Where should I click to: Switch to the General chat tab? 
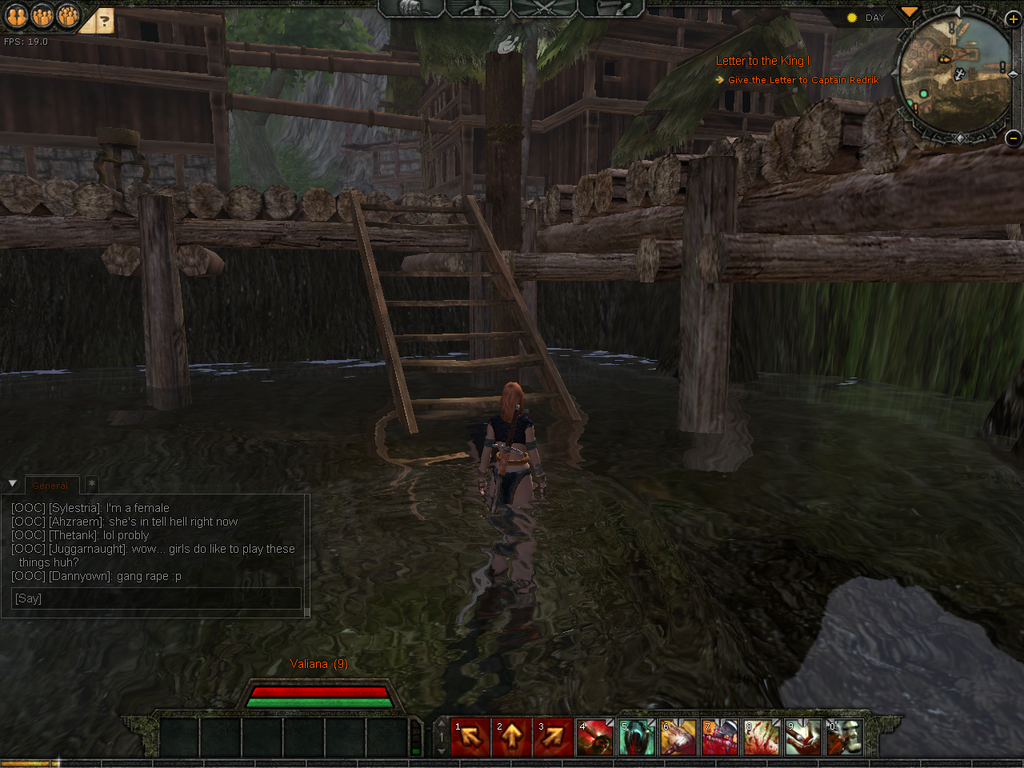(x=50, y=485)
